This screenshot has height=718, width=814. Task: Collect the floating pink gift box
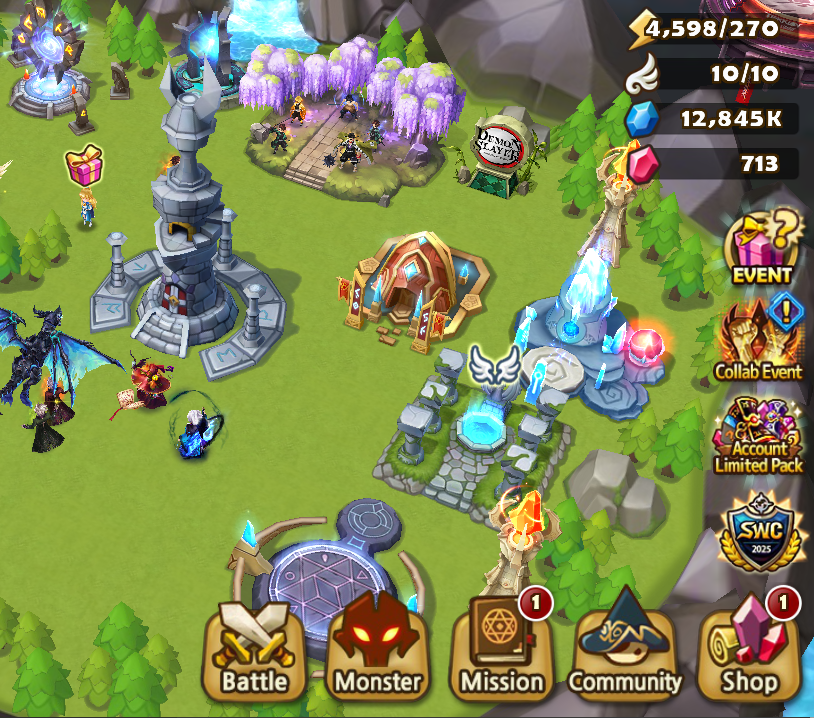tap(85, 165)
